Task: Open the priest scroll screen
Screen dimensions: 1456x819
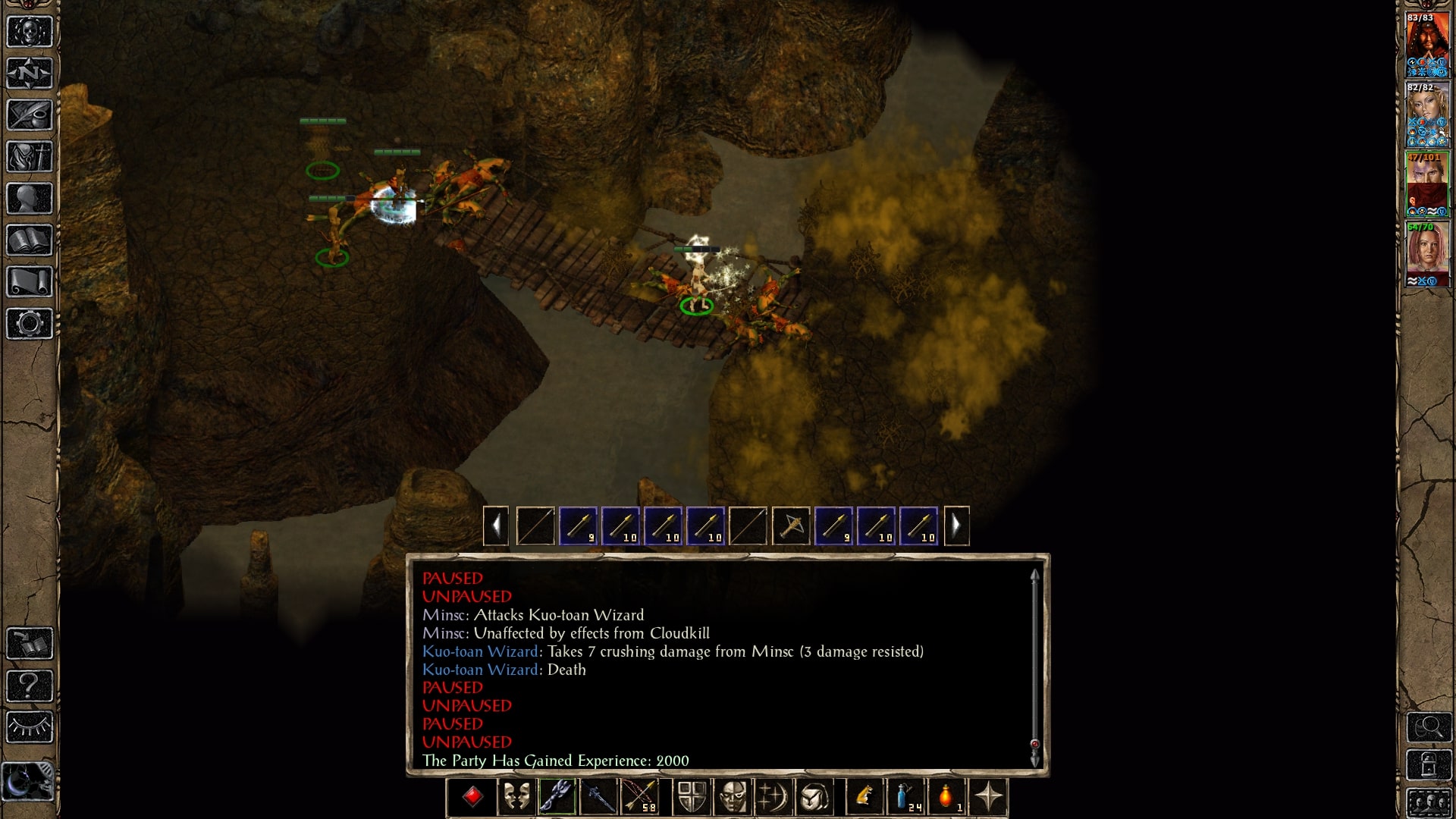Action: pos(30,282)
